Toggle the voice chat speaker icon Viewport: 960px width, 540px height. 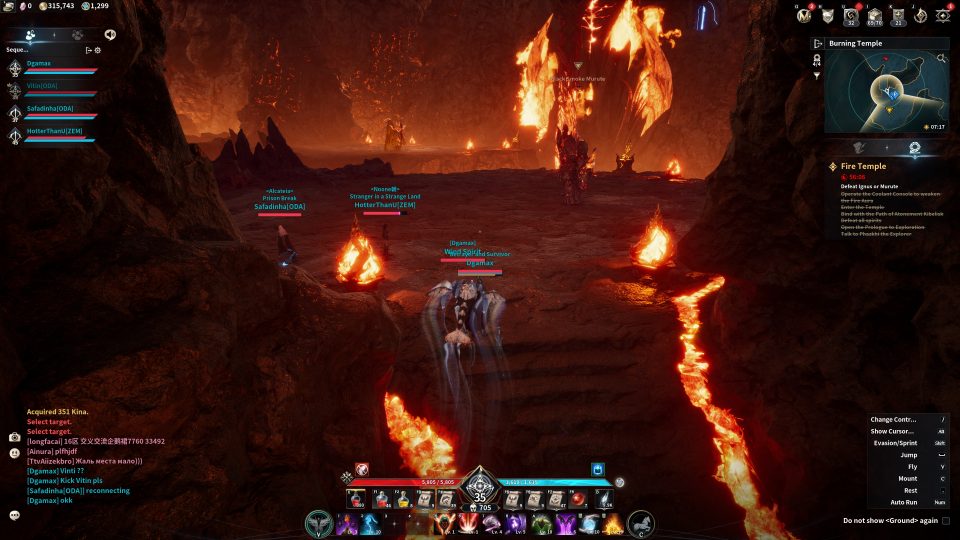(110, 34)
